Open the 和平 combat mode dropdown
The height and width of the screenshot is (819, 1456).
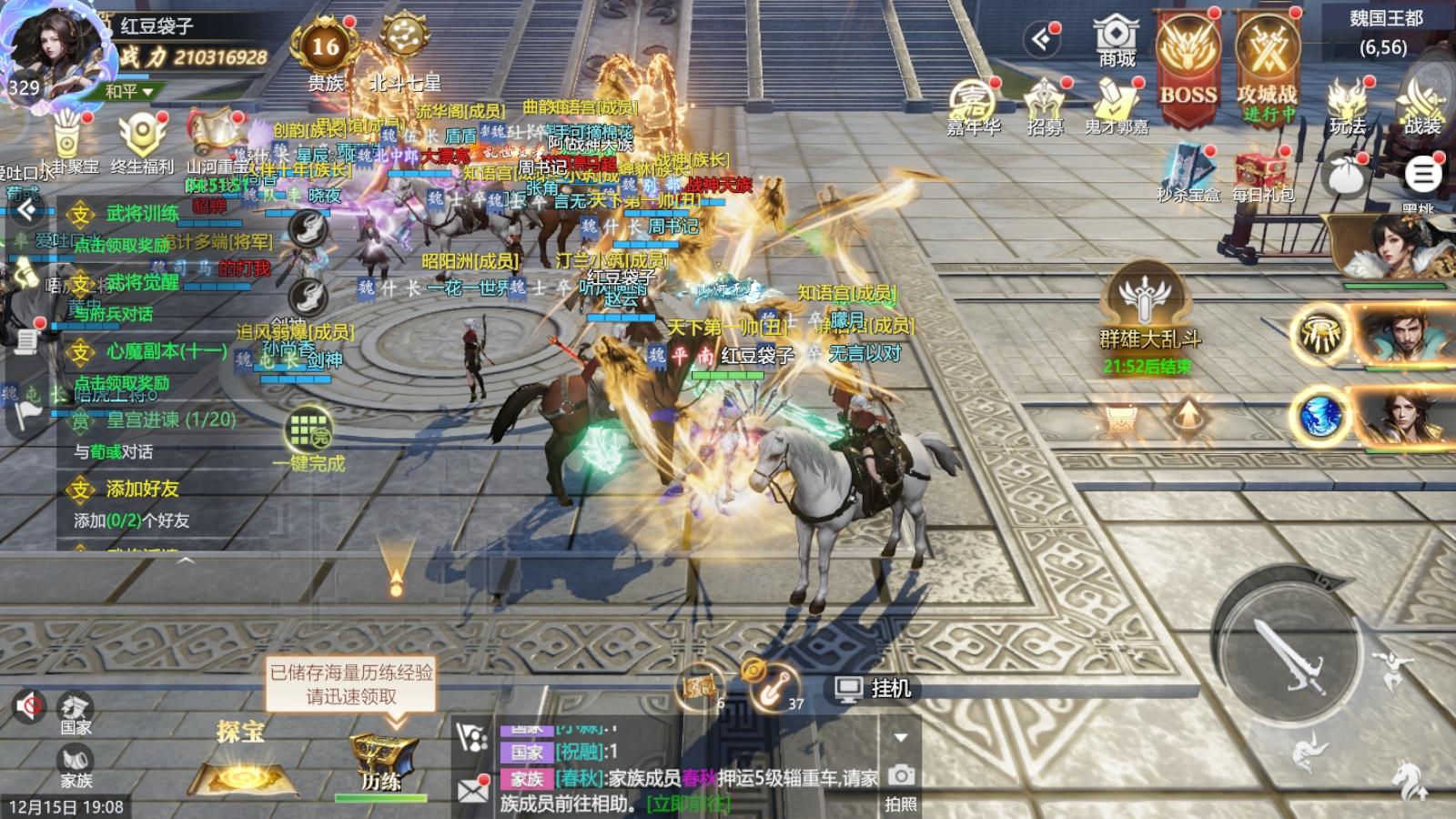pos(129,92)
